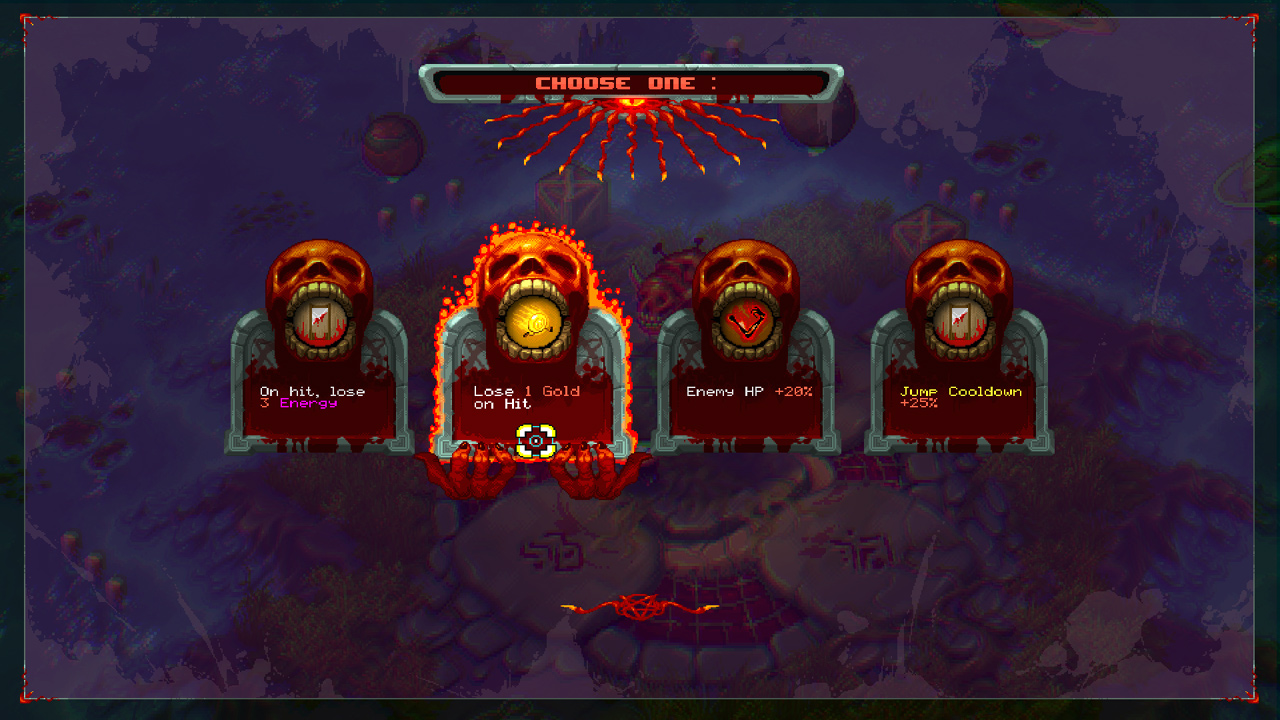Click the gold coin medallion in the flaming skull
The width and height of the screenshot is (1280, 720).
coord(534,322)
